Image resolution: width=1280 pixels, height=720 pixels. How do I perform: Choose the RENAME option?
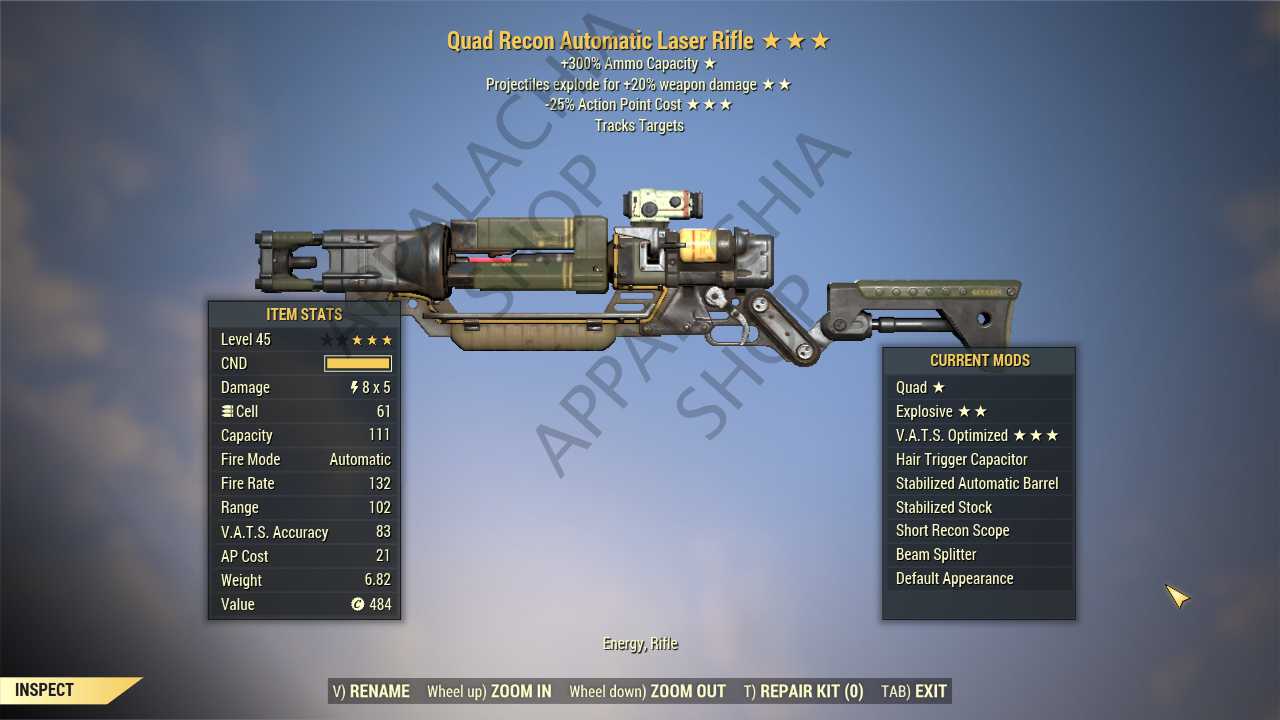370,691
